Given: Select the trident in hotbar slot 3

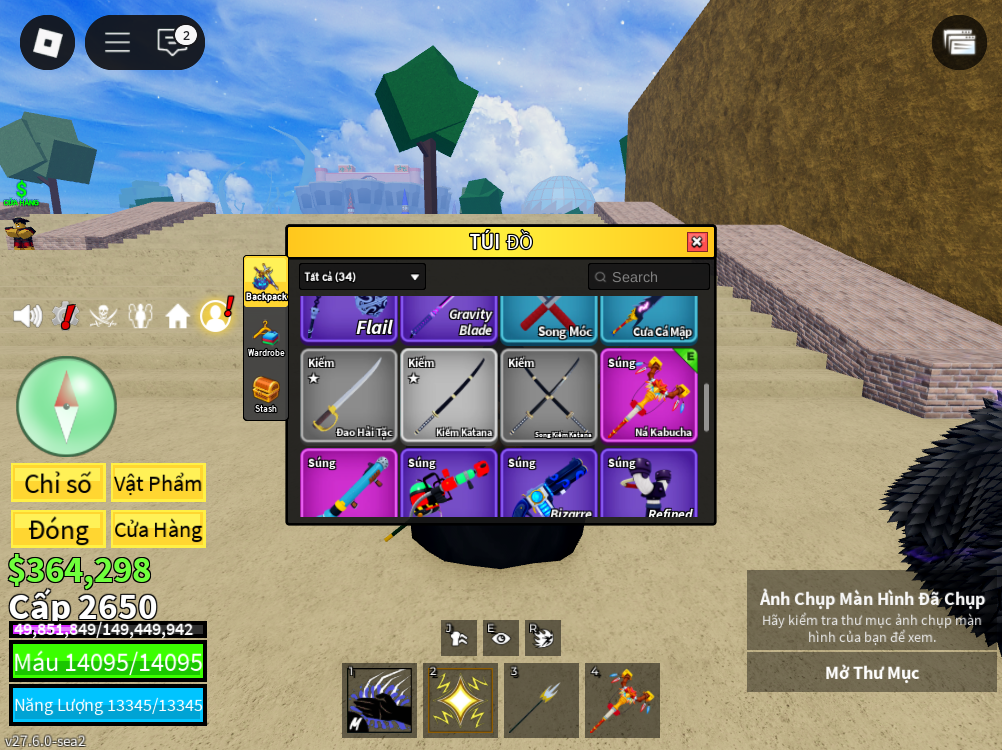Looking at the screenshot, I should click(541, 700).
